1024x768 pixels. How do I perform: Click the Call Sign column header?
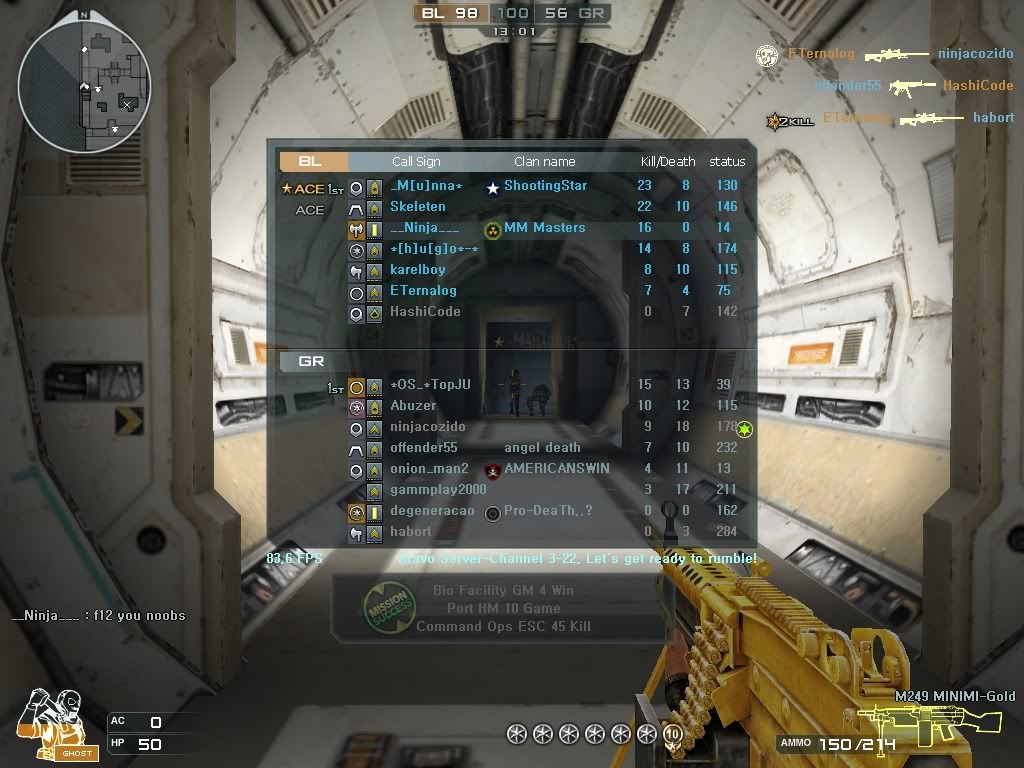416,161
